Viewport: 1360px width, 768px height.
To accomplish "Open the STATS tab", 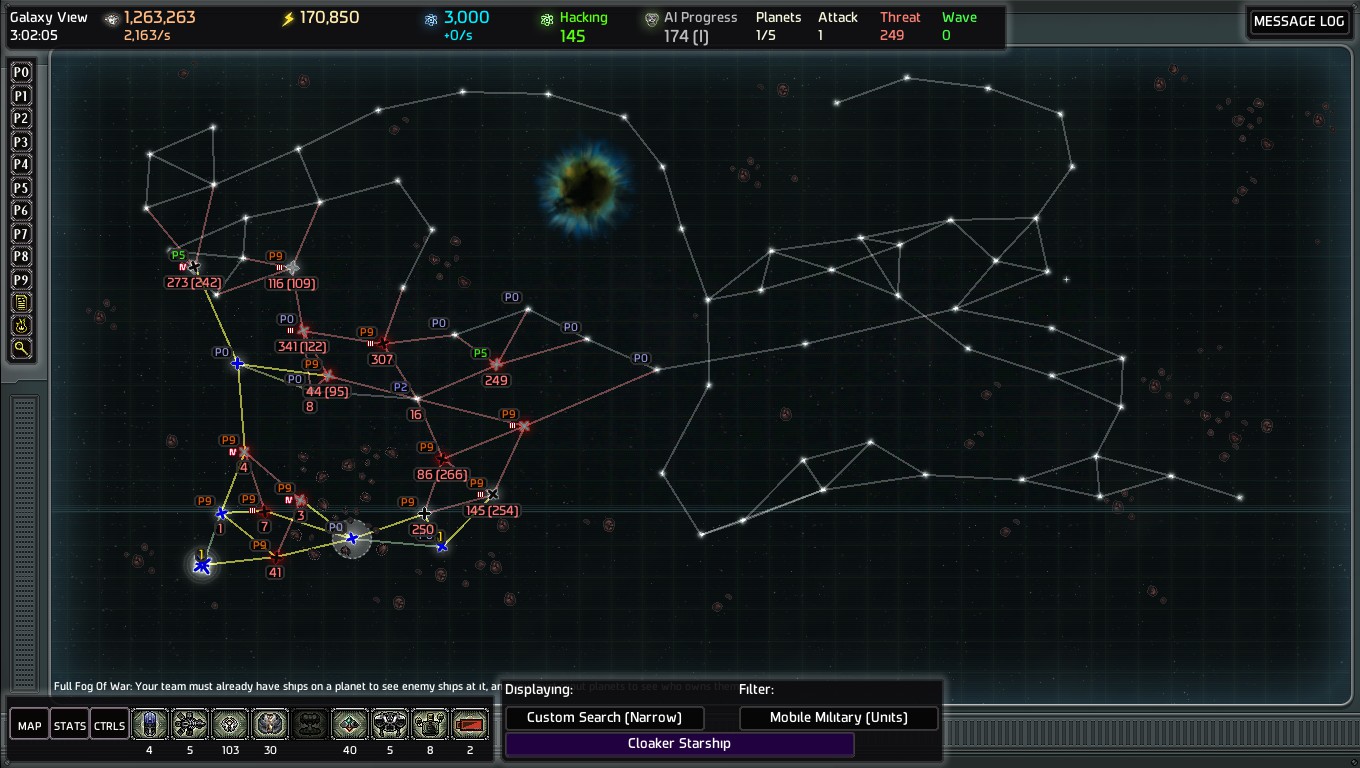I will click(x=70, y=725).
